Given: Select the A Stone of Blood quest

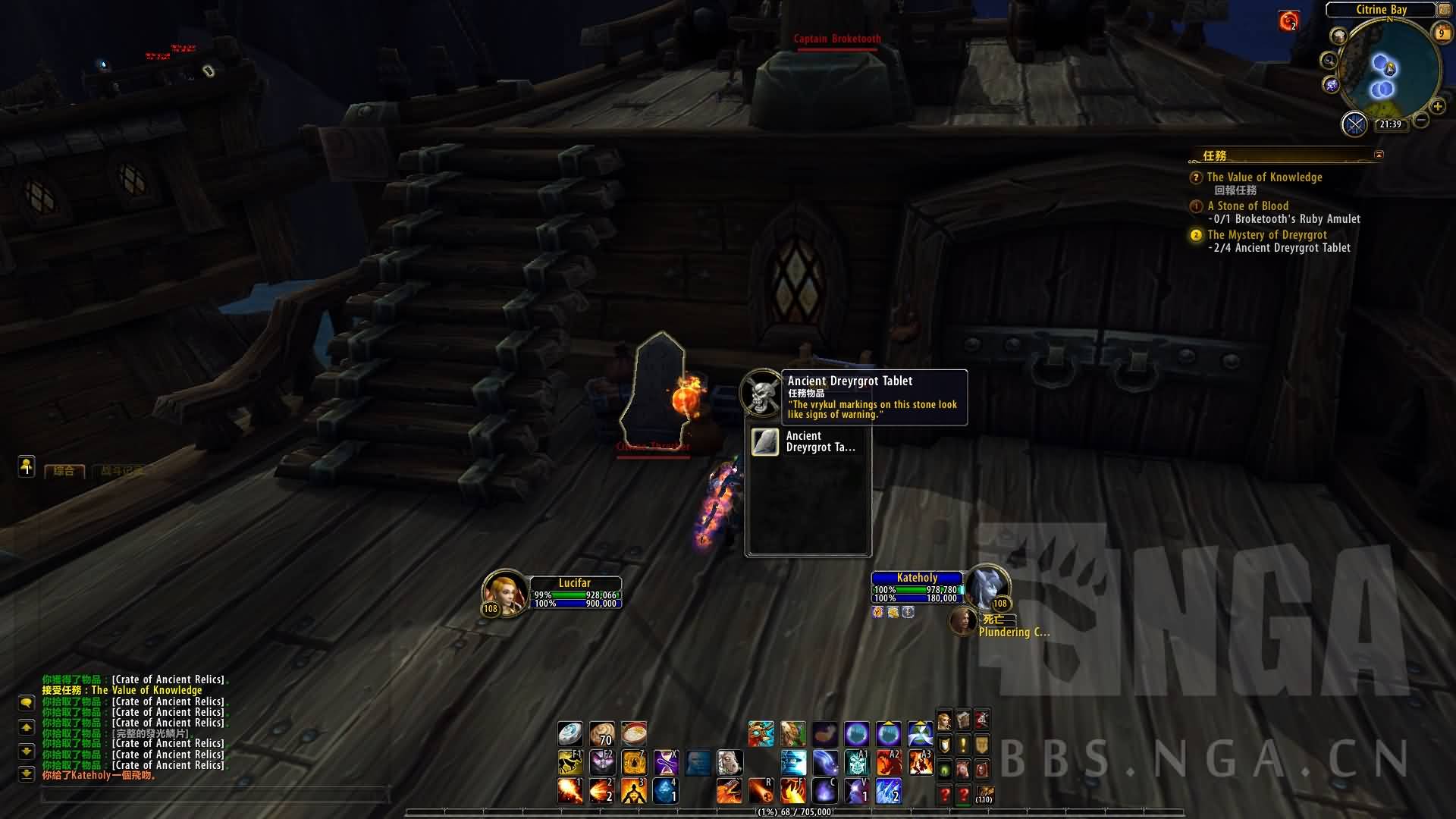Looking at the screenshot, I should click(1247, 206).
